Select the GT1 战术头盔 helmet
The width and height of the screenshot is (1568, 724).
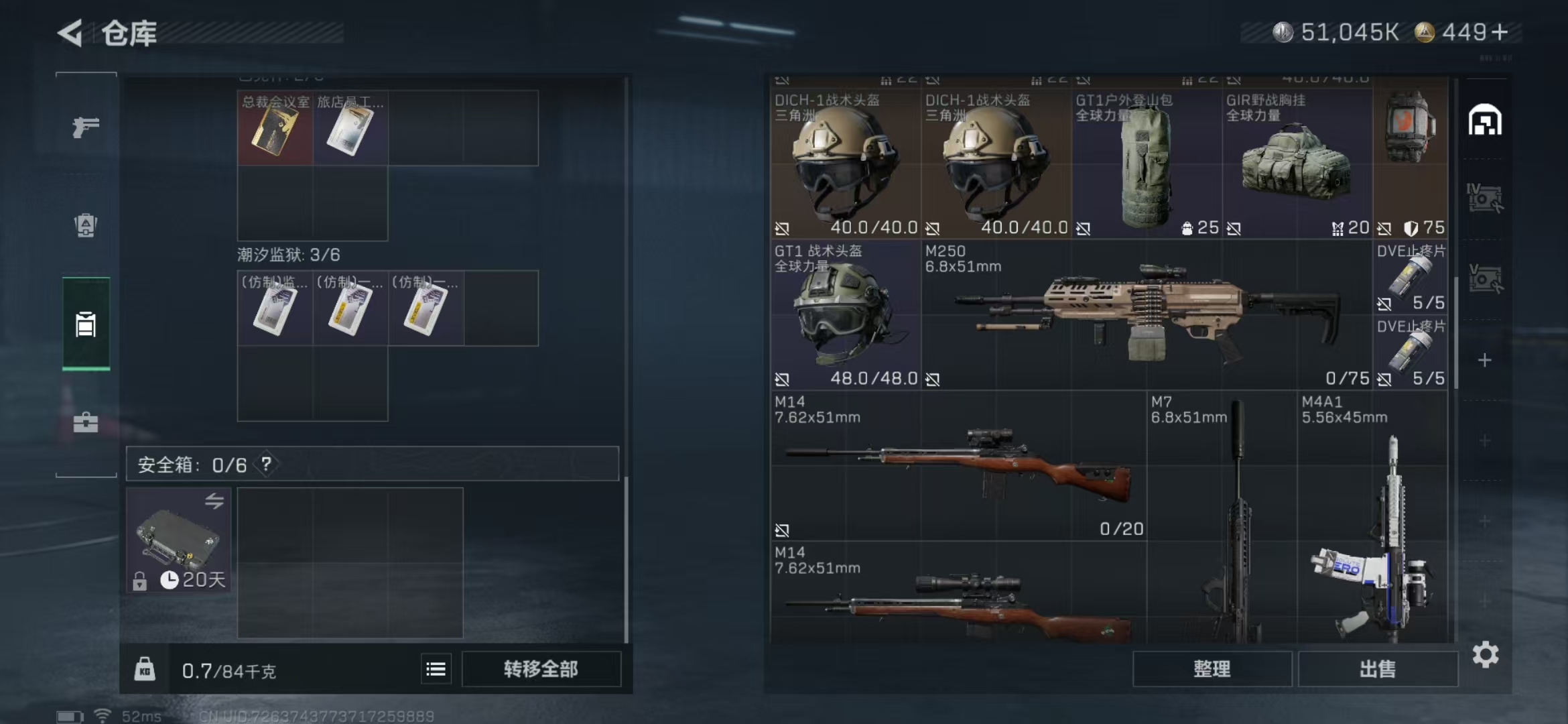(x=845, y=315)
